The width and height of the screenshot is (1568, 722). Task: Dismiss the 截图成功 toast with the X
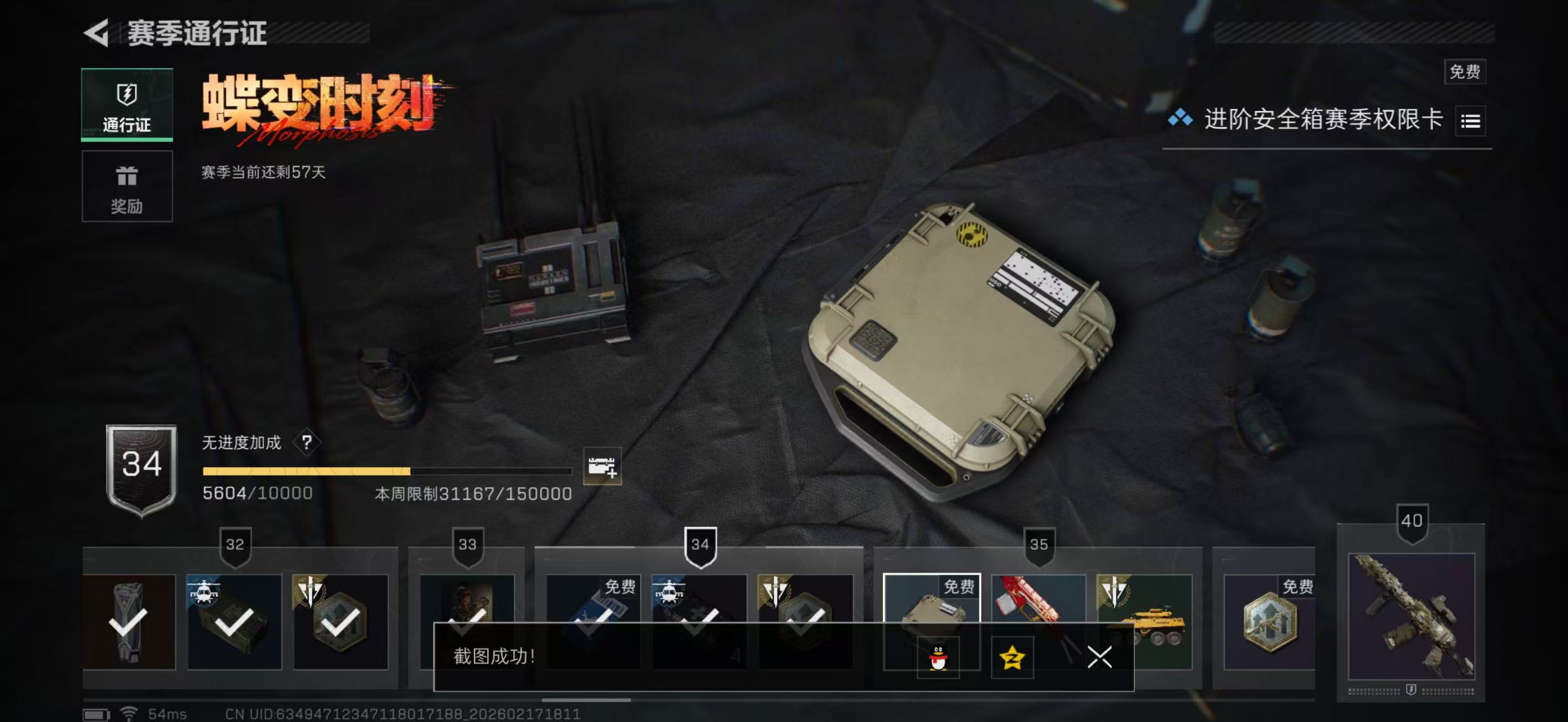[x=1102, y=658]
